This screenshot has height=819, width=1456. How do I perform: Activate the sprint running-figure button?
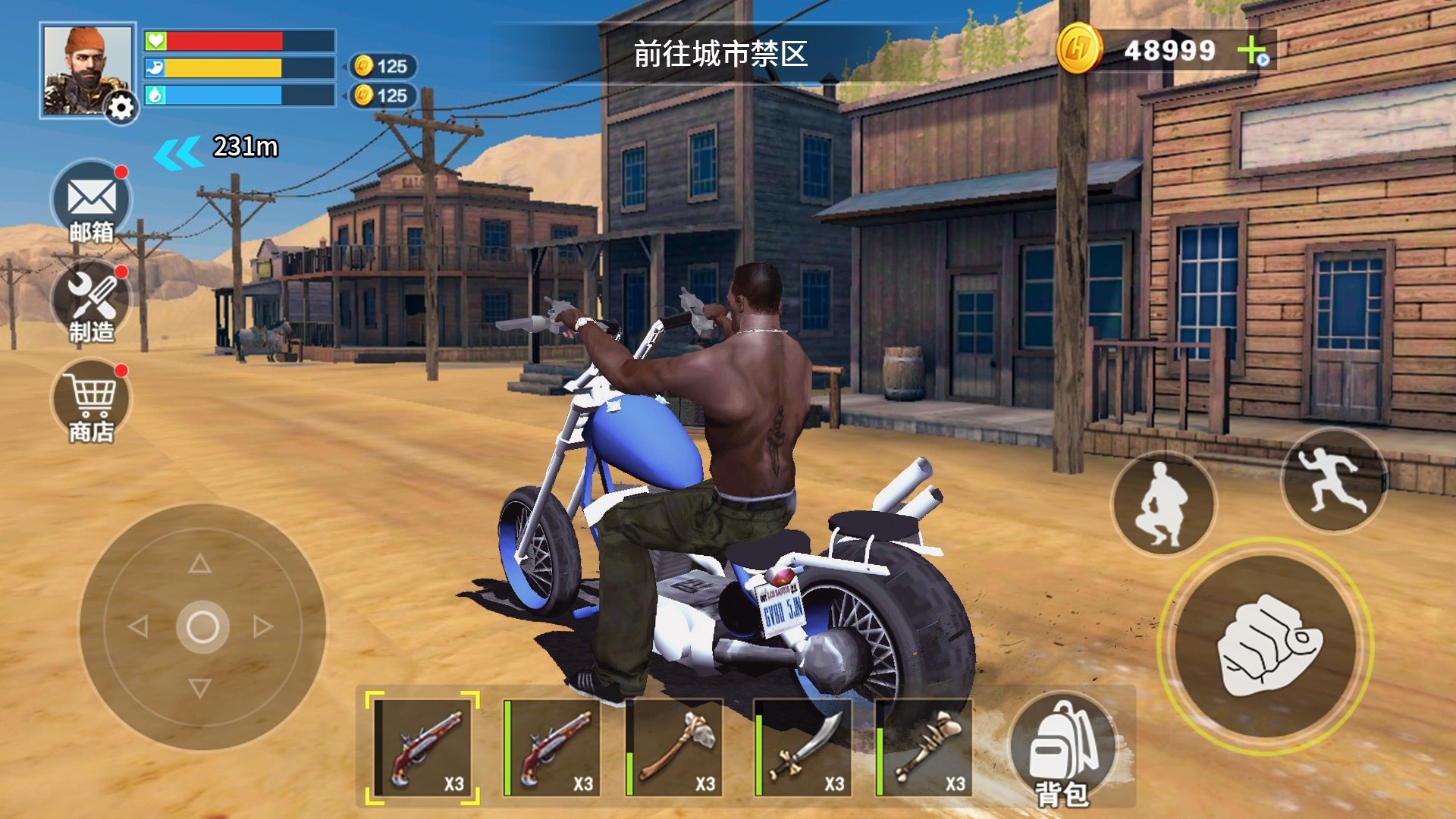tap(1332, 480)
